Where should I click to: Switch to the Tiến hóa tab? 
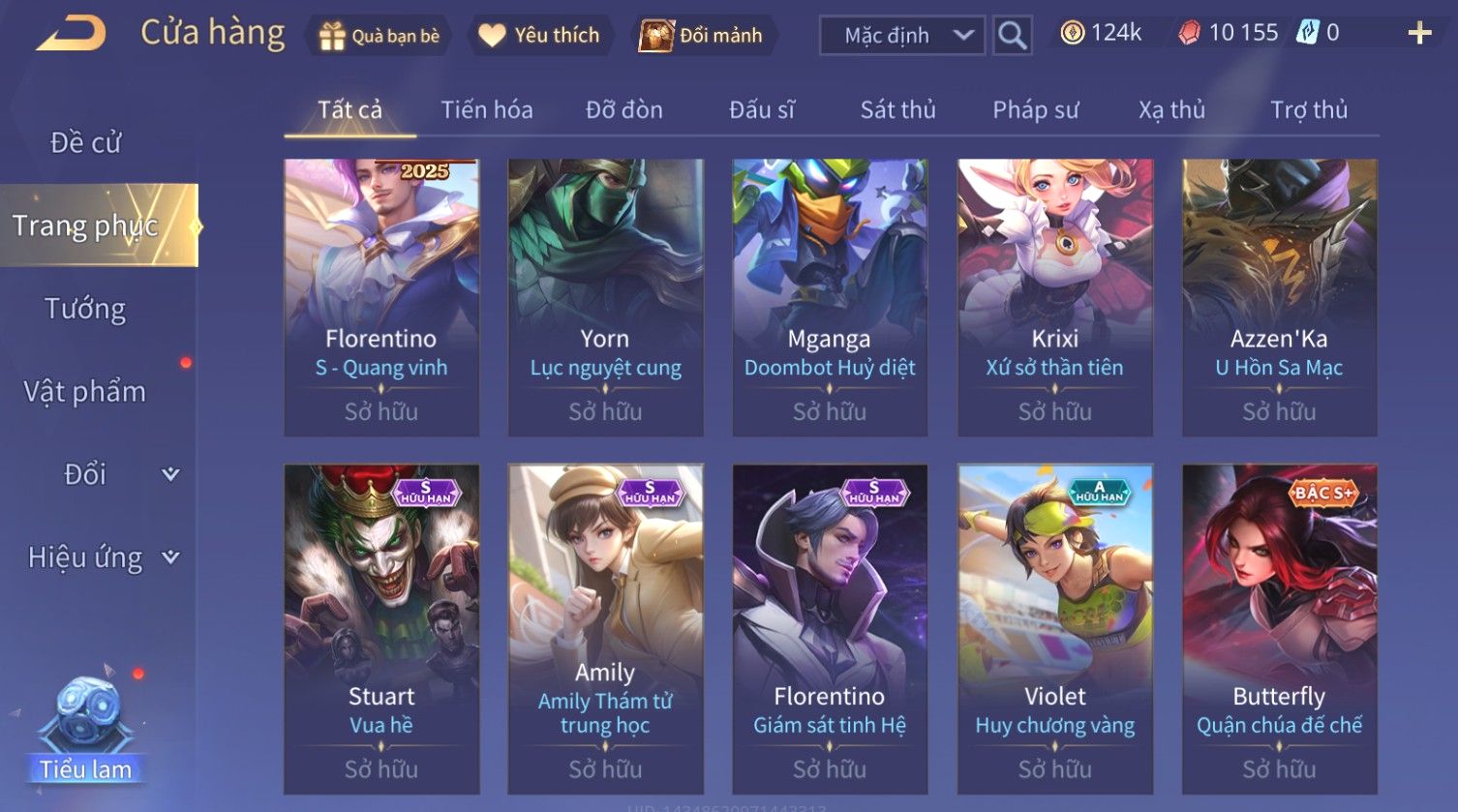click(x=487, y=110)
